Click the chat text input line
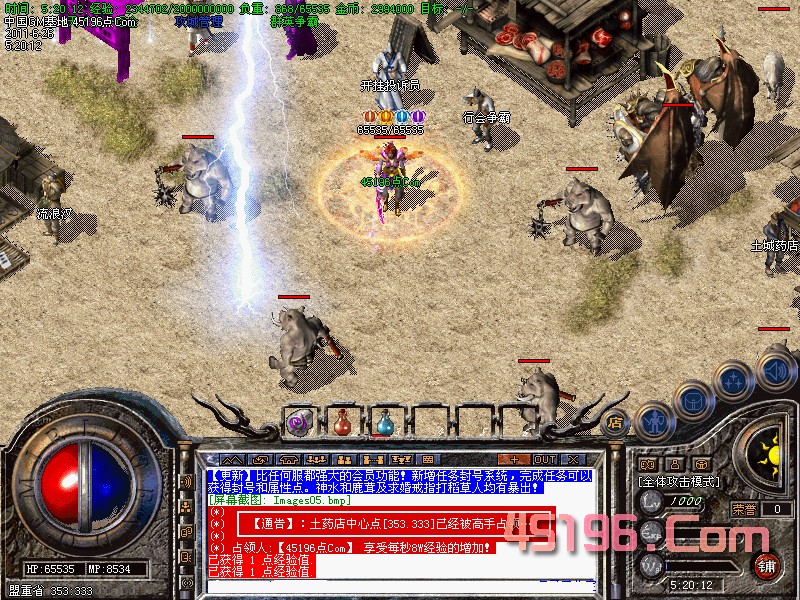Screen dimensions: 800x600 (400, 586)
